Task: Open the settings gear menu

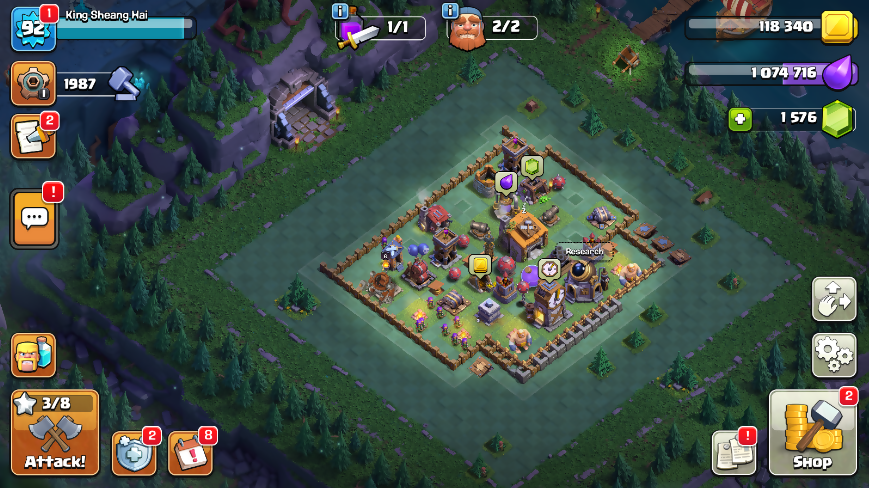Action: pos(833,355)
